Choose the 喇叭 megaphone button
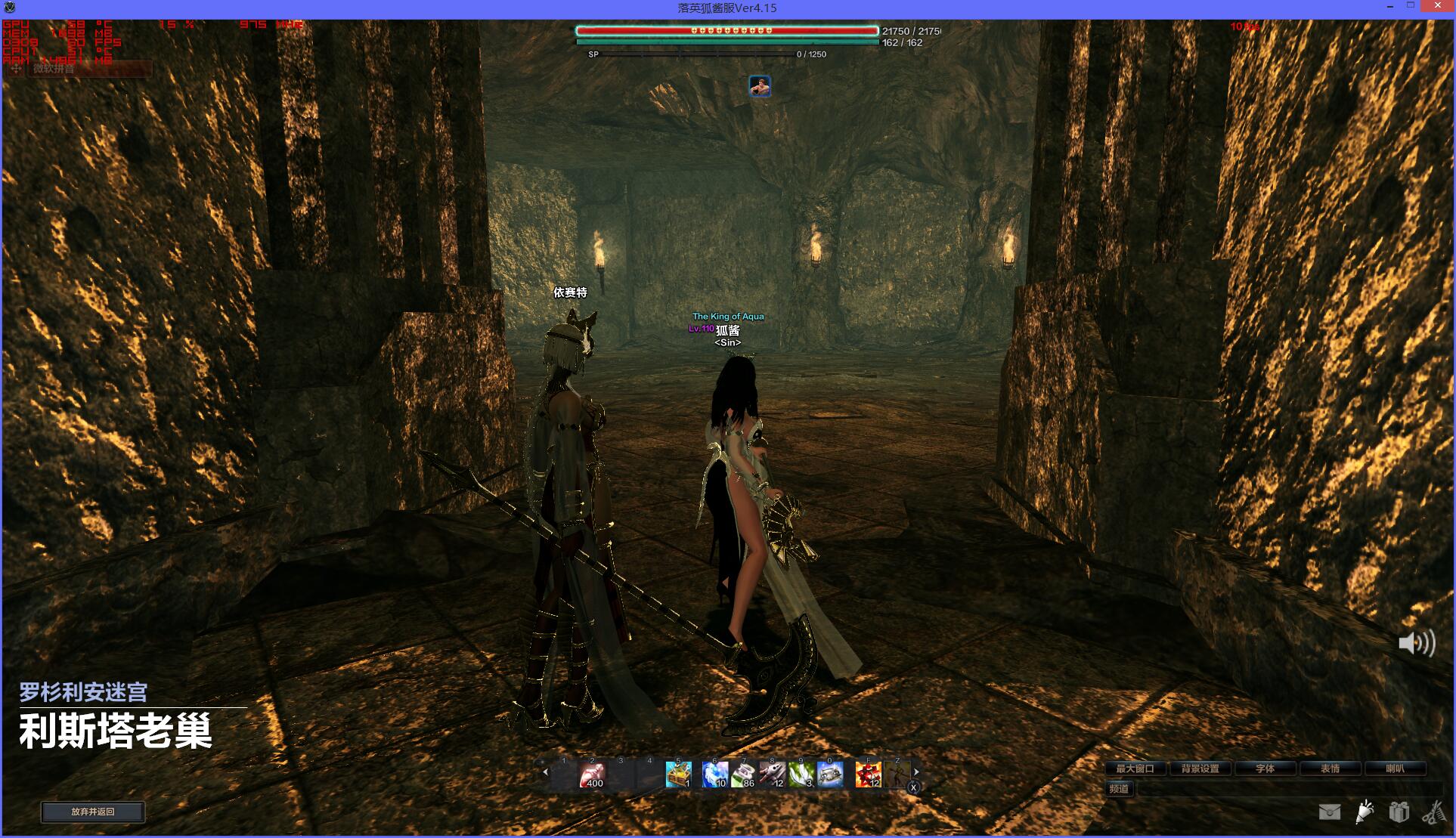 [x=1395, y=768]
